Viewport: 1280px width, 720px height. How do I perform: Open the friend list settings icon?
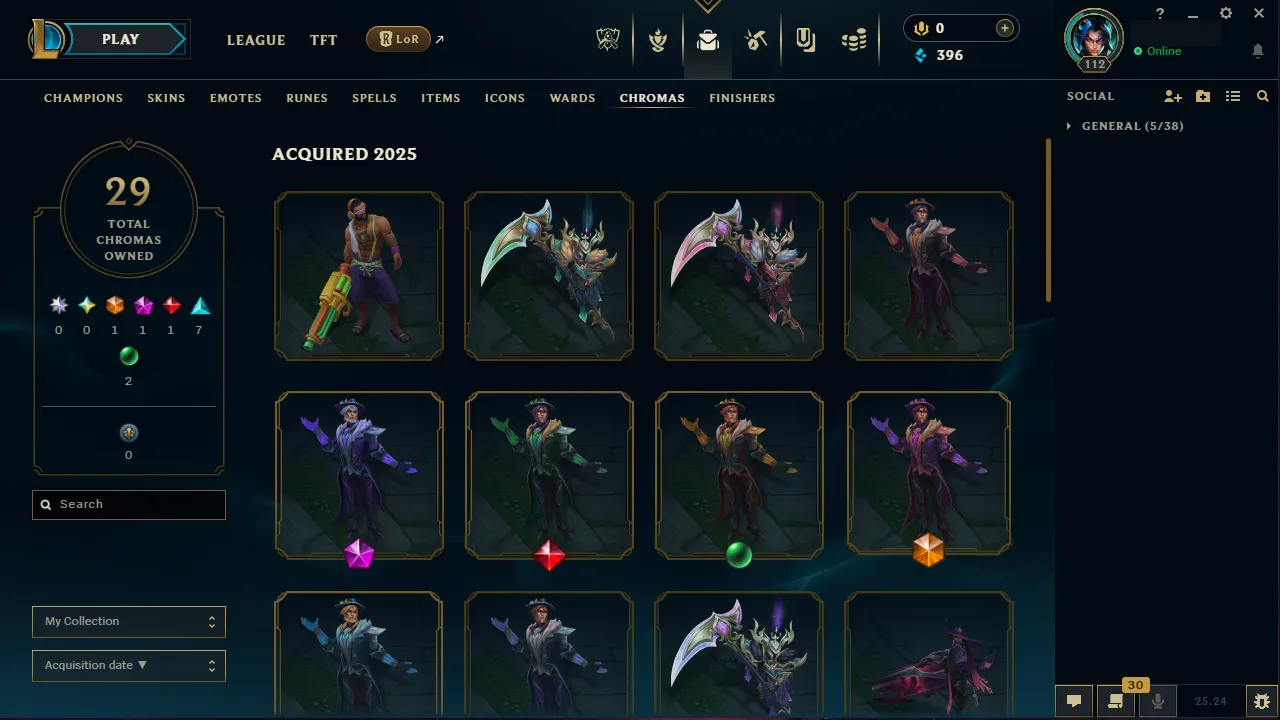tap(1232, 96)
